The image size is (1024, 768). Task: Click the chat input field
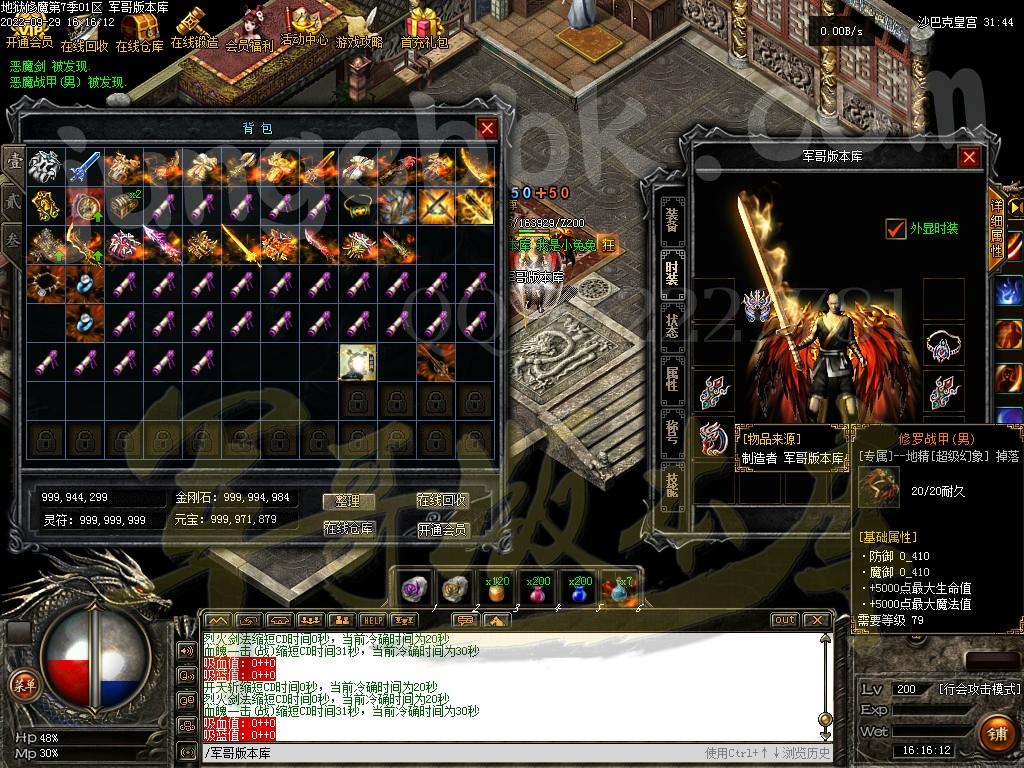coord(450,753)
